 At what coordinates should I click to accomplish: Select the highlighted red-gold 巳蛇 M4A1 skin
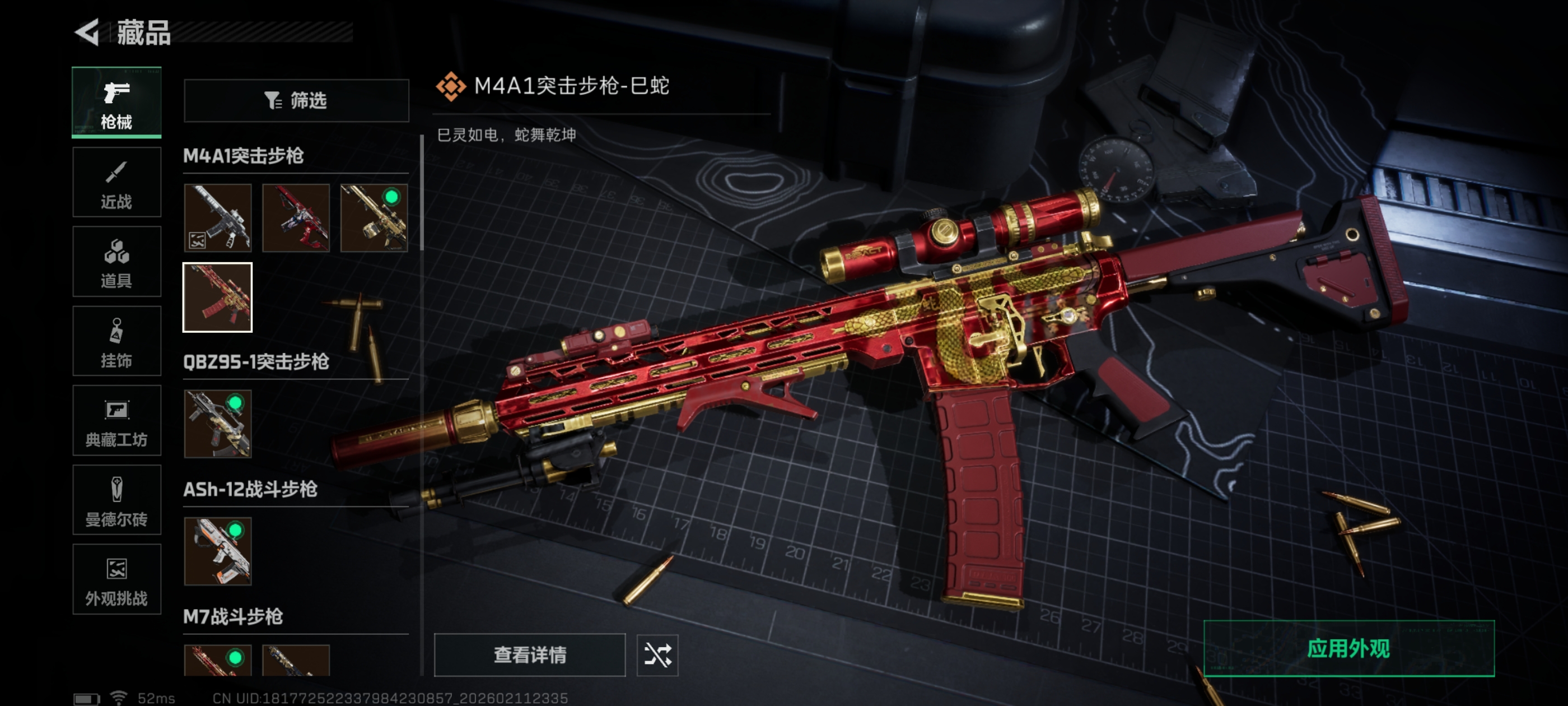(218, 298)
